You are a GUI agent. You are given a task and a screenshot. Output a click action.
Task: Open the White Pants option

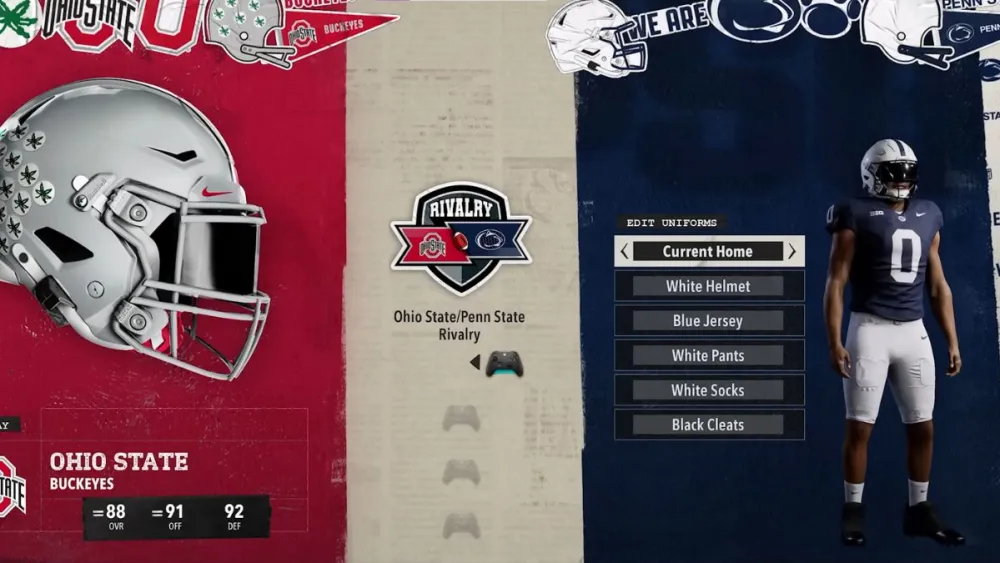(x=708, y=355)
